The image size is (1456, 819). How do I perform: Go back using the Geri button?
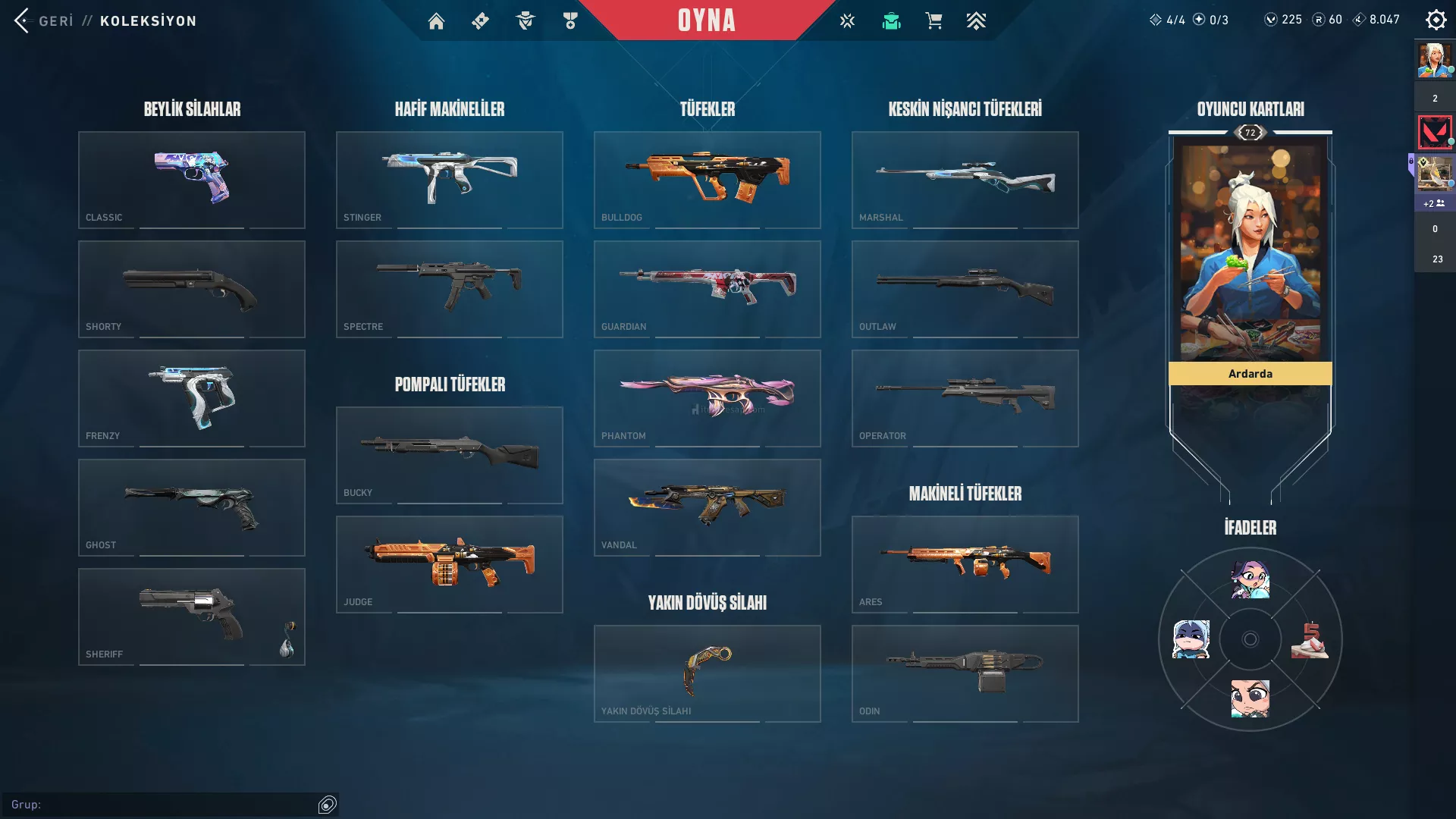[x=44, y=20]
